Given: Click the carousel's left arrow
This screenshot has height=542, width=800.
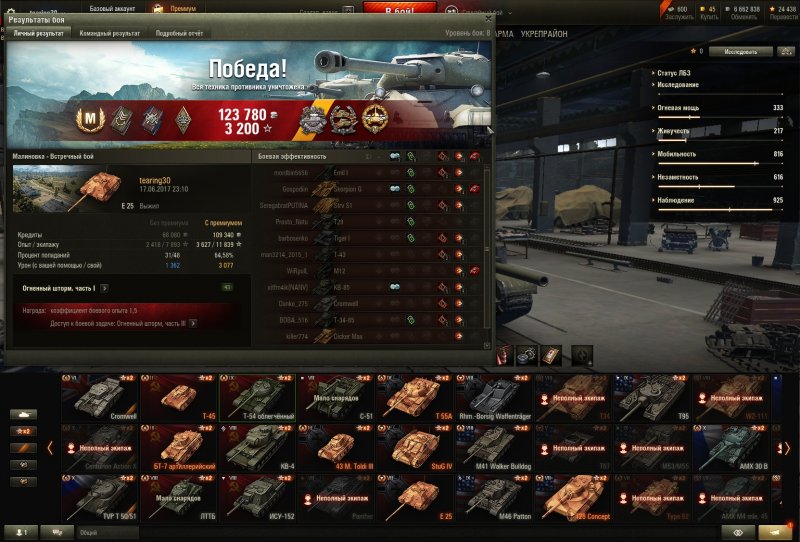Looking at the screenshot, I should pos(50,448).
